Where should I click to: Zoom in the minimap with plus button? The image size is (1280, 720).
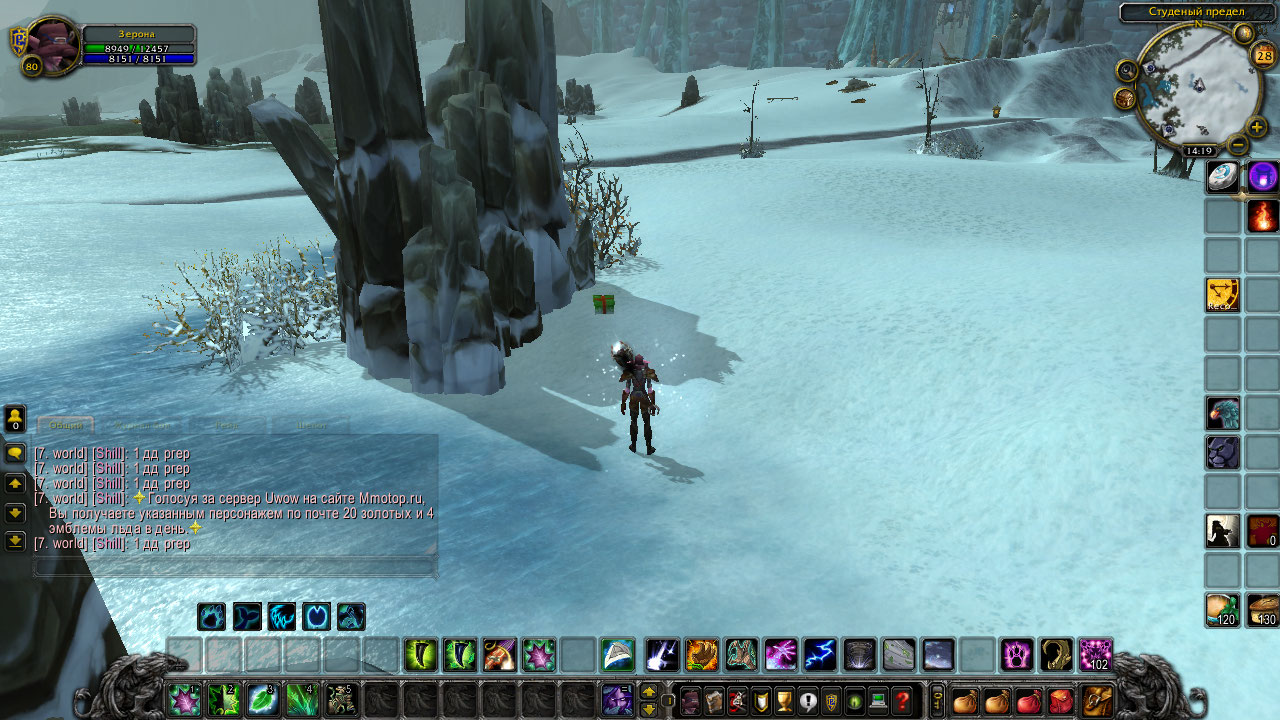click(x=1256, y=127)
